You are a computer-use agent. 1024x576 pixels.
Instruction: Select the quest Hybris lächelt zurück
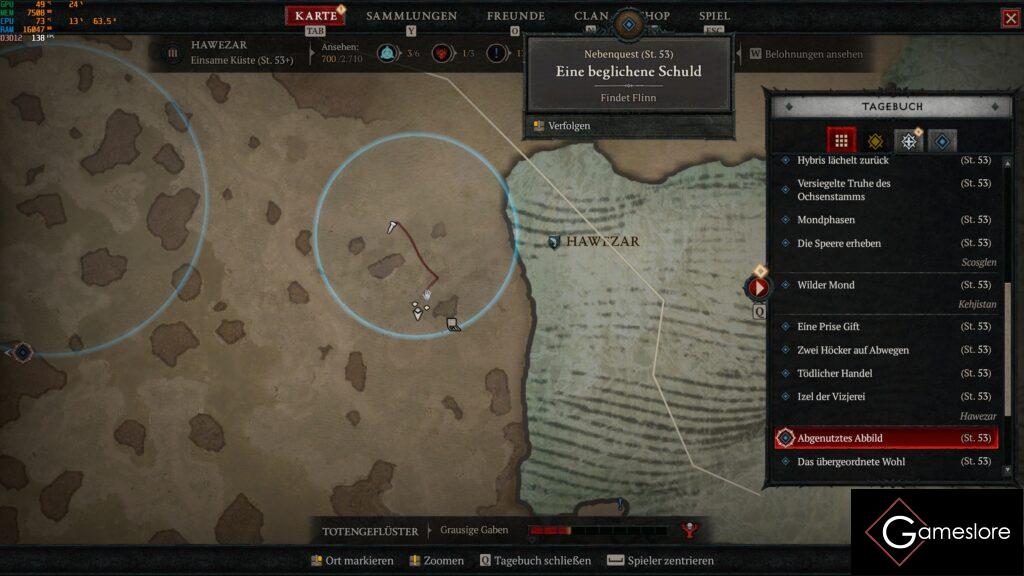pyautogui.click(x=842, y=160)
